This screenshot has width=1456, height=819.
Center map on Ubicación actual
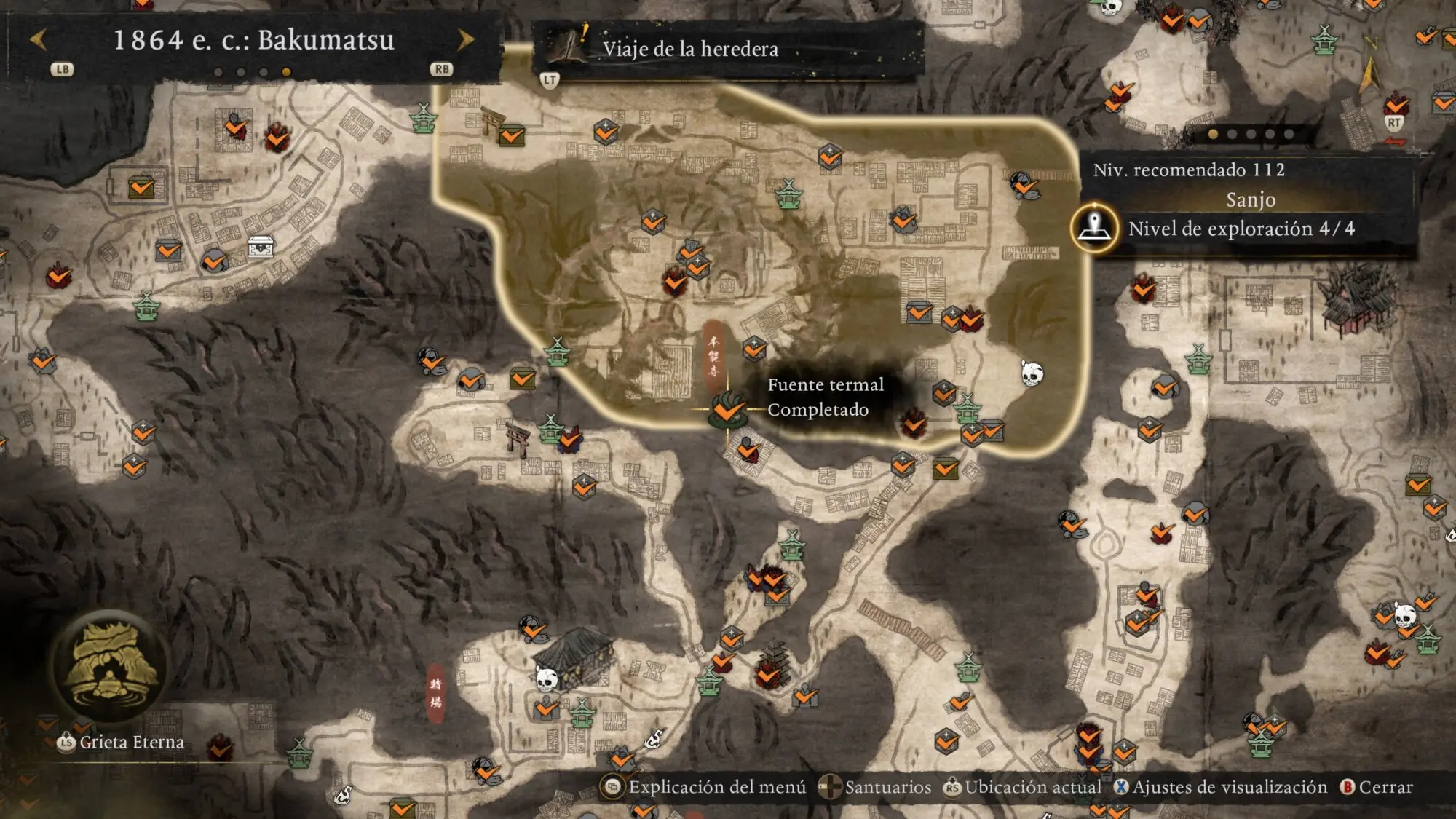(1022, 787)
